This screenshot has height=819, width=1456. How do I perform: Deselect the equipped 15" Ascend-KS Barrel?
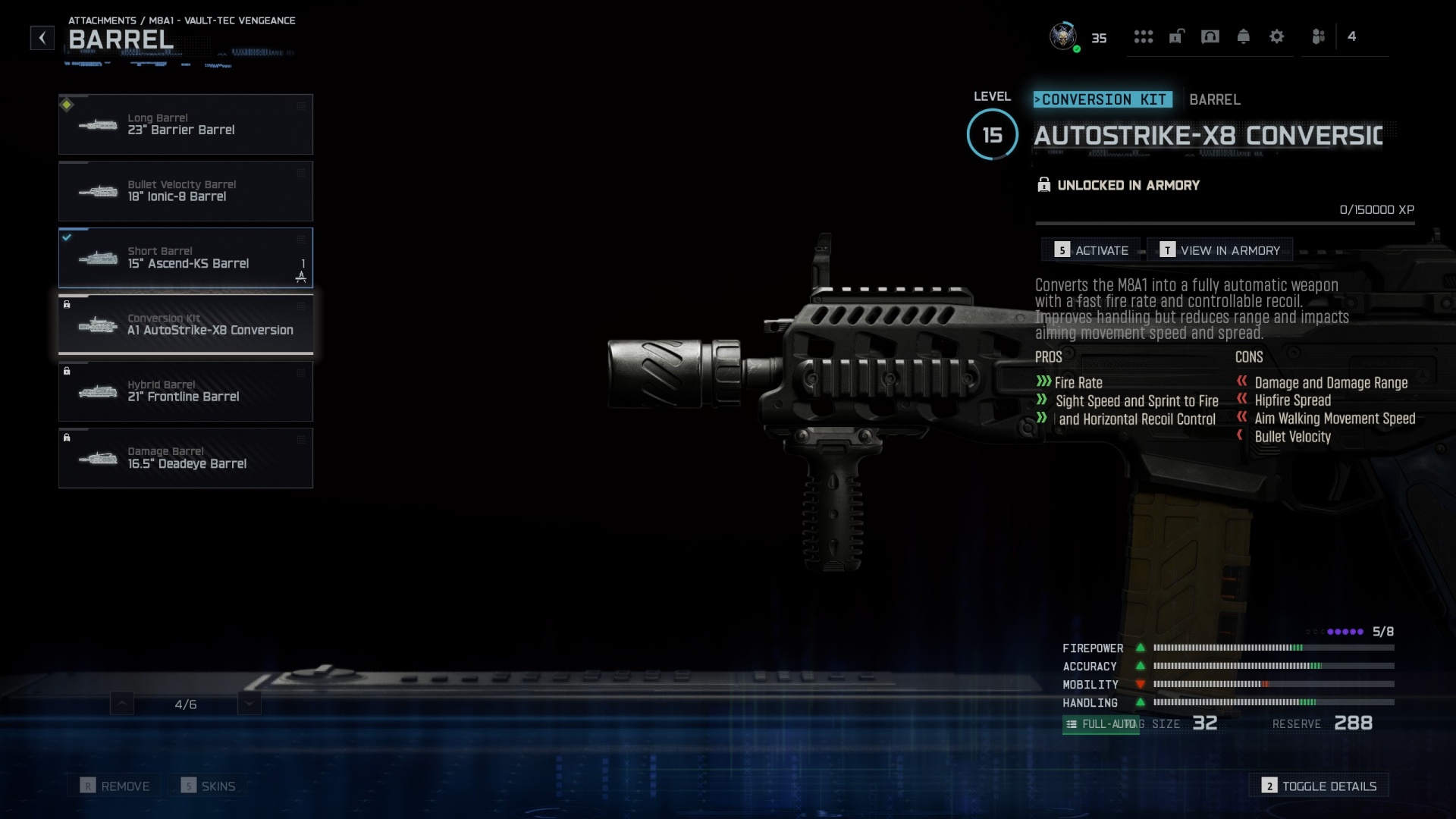coord(186,258)
